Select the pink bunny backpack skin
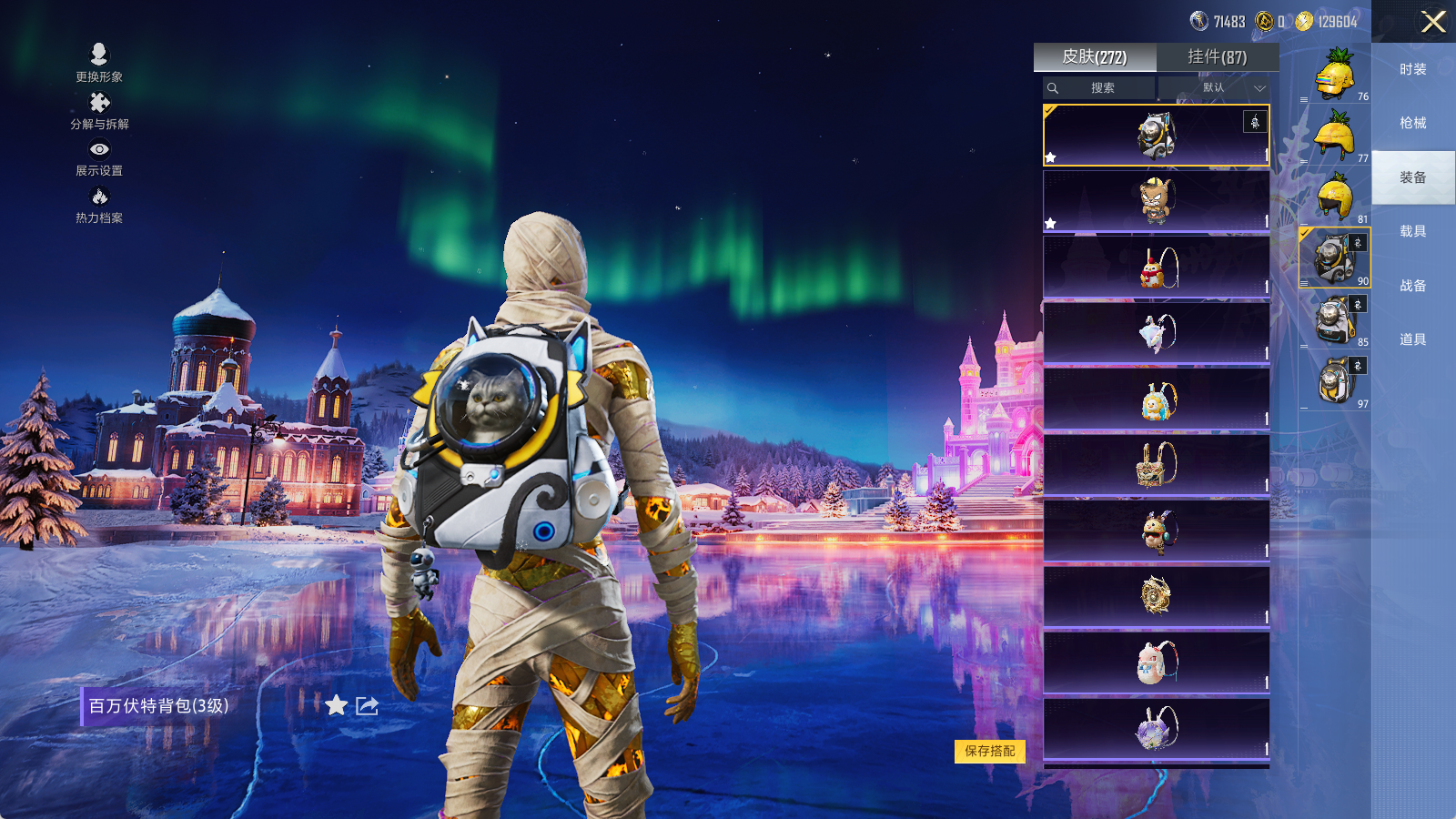 tap(1156, 662)
